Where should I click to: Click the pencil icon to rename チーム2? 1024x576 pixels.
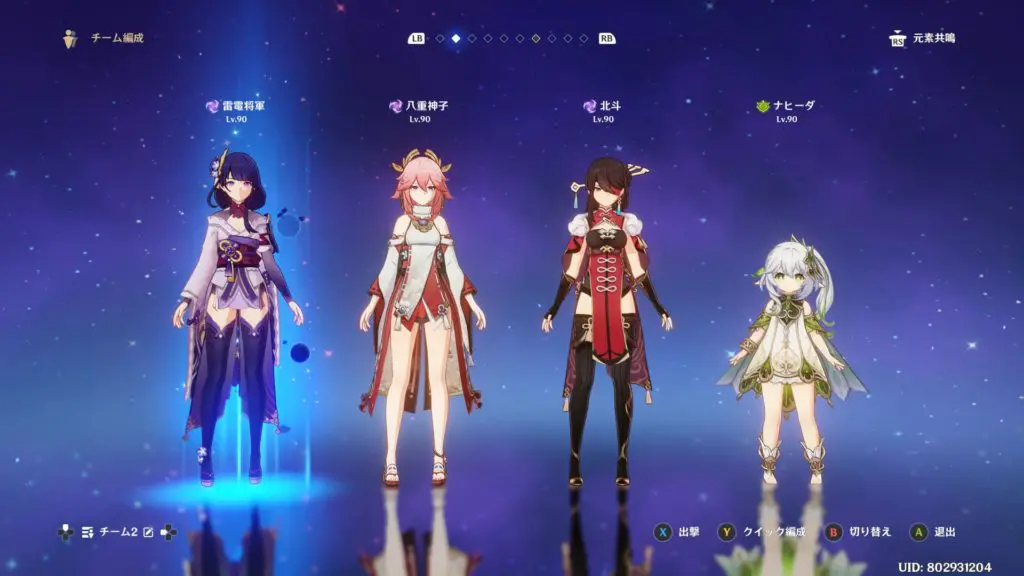pyautogui.click(x=147, y=532)
